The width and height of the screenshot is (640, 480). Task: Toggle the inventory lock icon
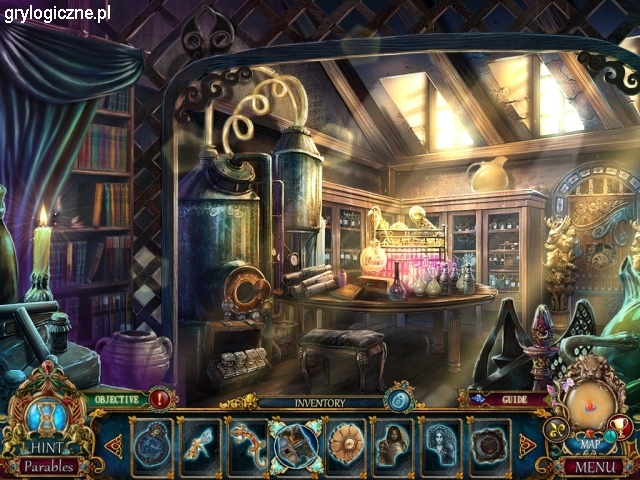(398, 401)
